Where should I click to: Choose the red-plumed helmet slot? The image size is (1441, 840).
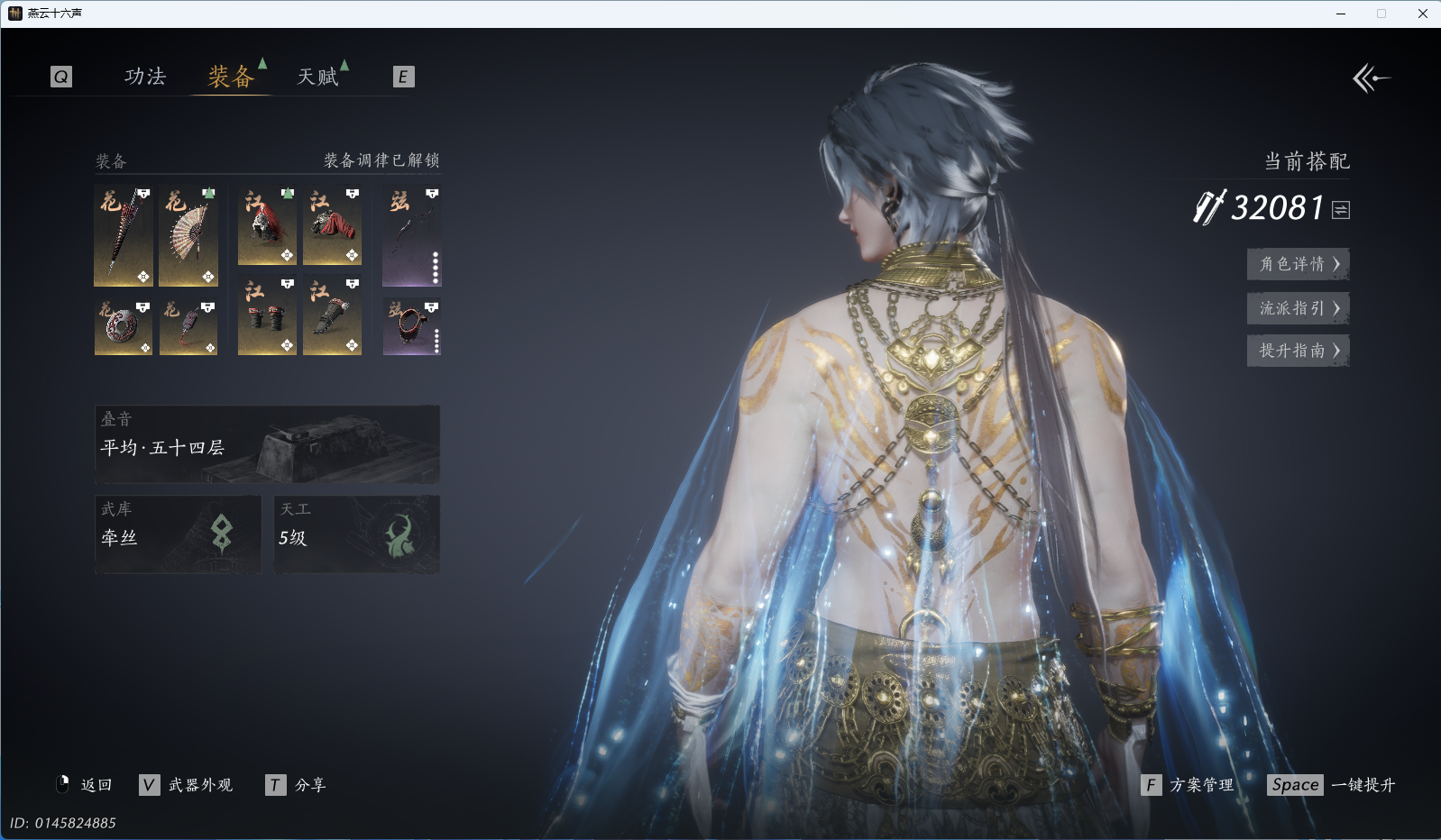tap(267, 226)
